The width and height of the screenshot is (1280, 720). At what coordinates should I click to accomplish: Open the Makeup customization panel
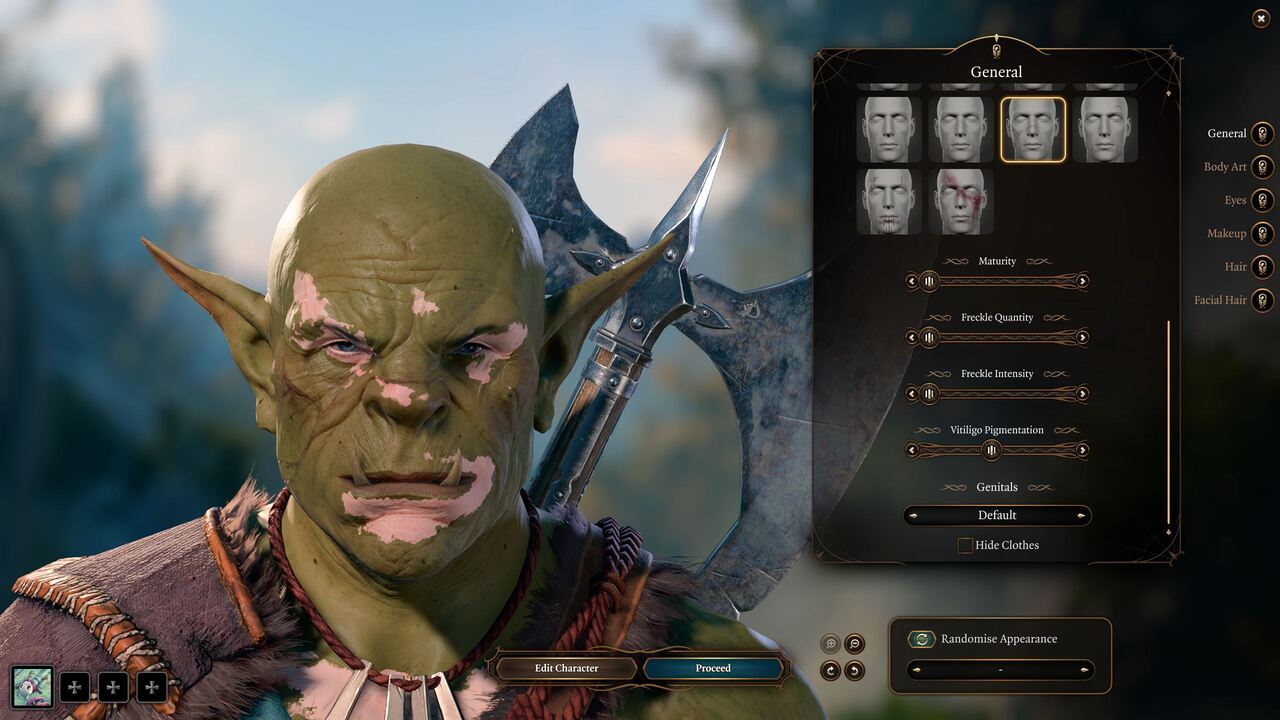1227,233
